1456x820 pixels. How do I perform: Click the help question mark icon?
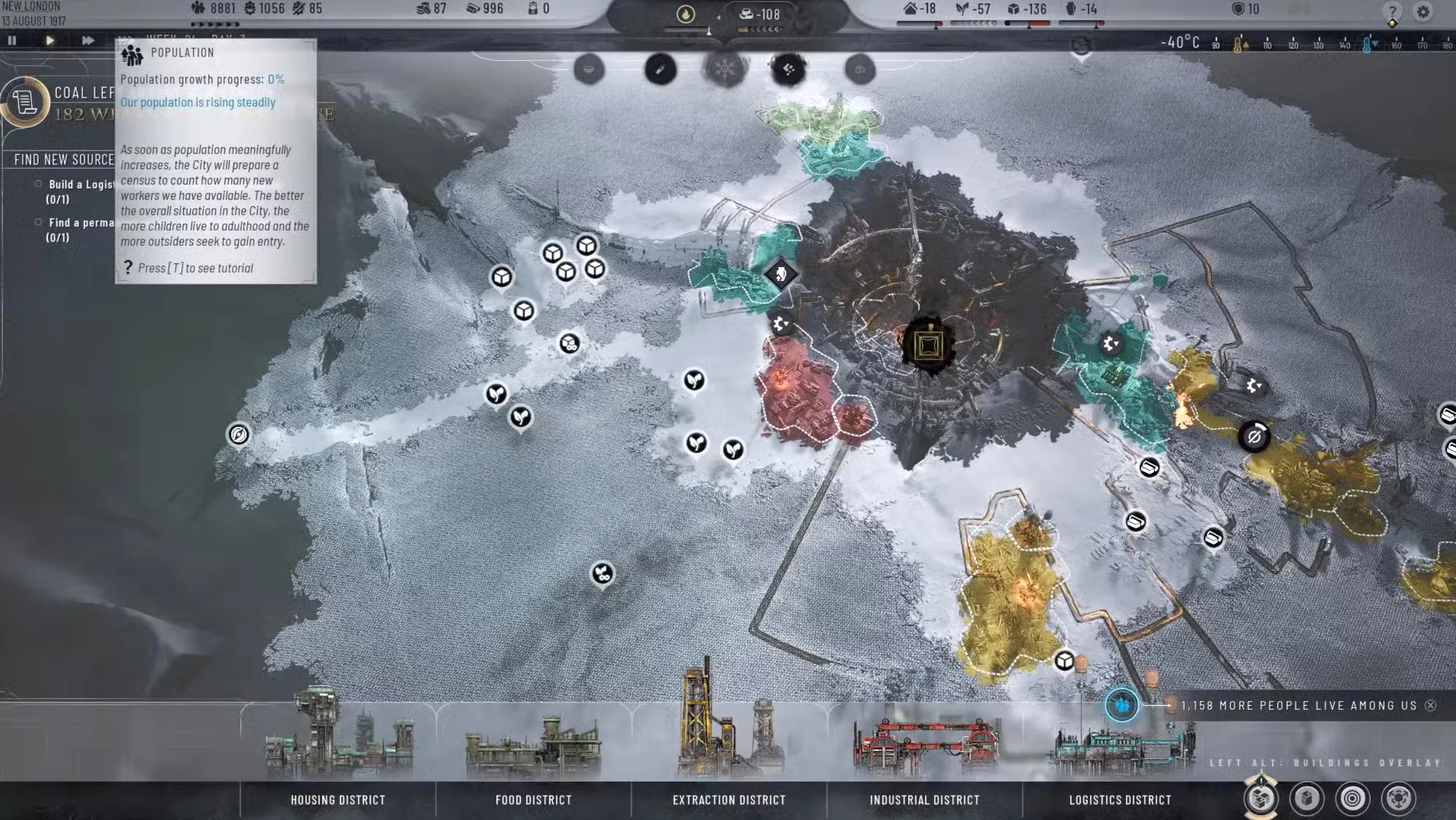(x=1392, y=10)
